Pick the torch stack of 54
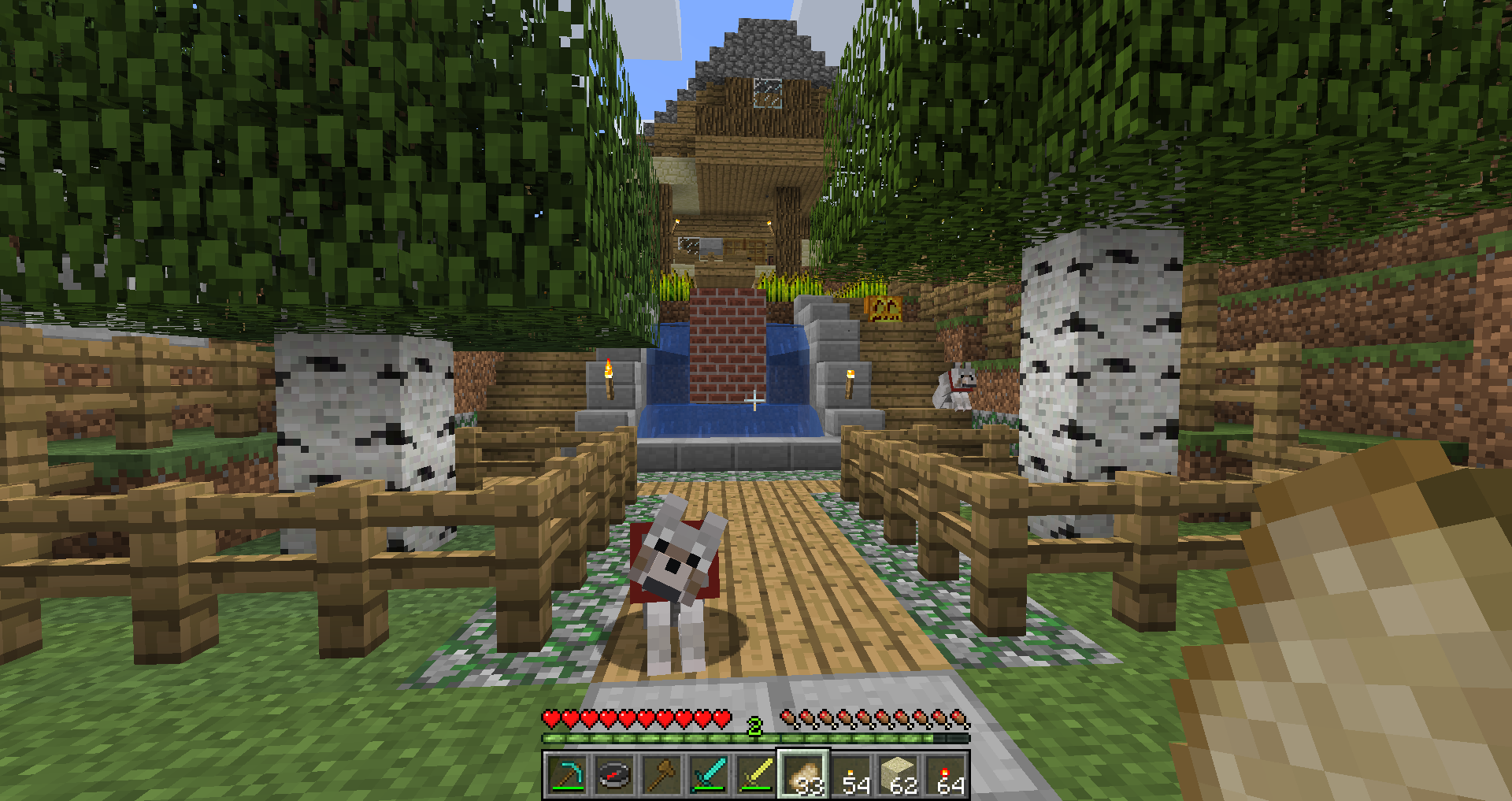1512x801 pixels. pyautogui.click(x=851, y=775)
